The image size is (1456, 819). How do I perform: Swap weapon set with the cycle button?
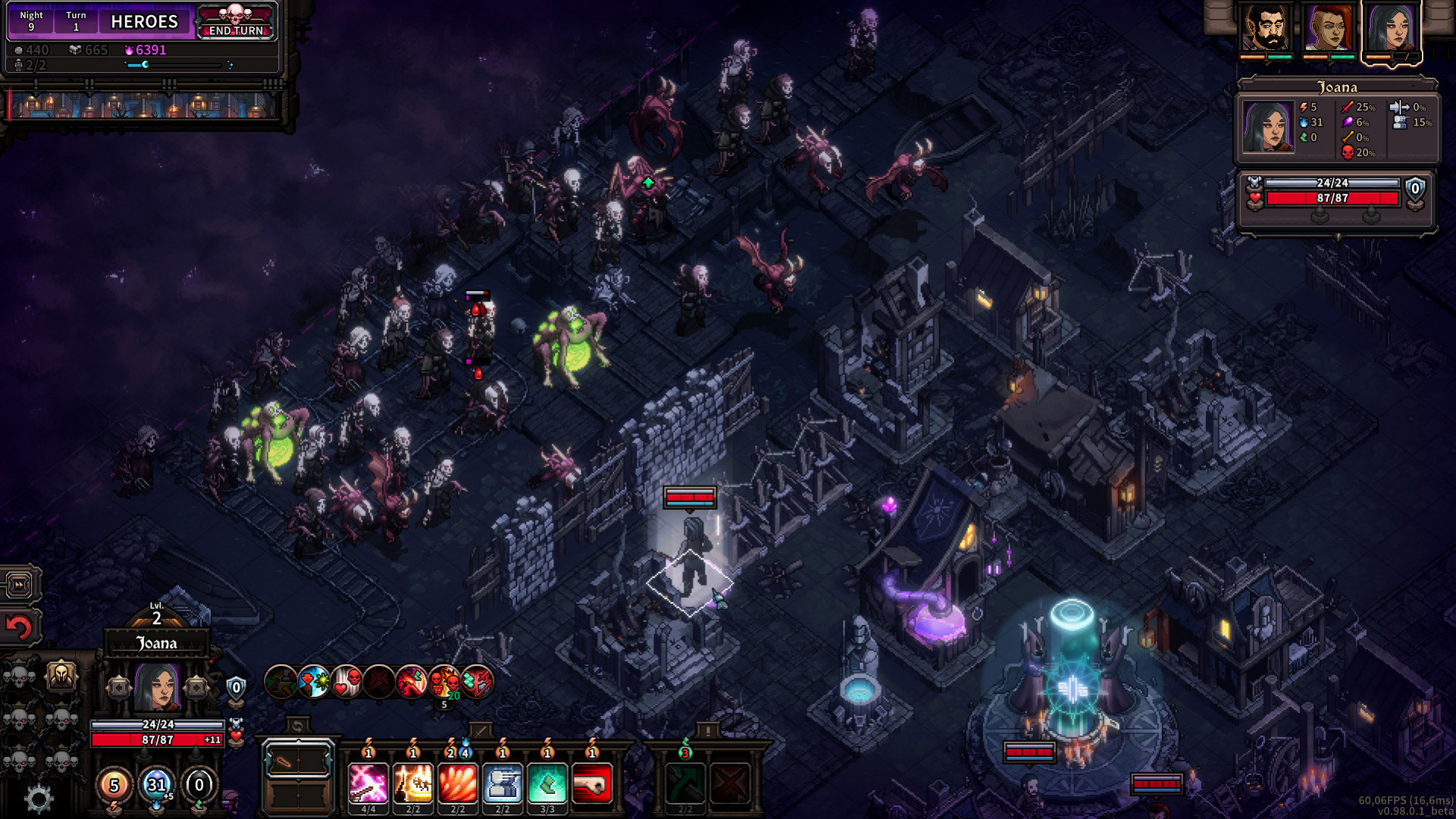297,726
